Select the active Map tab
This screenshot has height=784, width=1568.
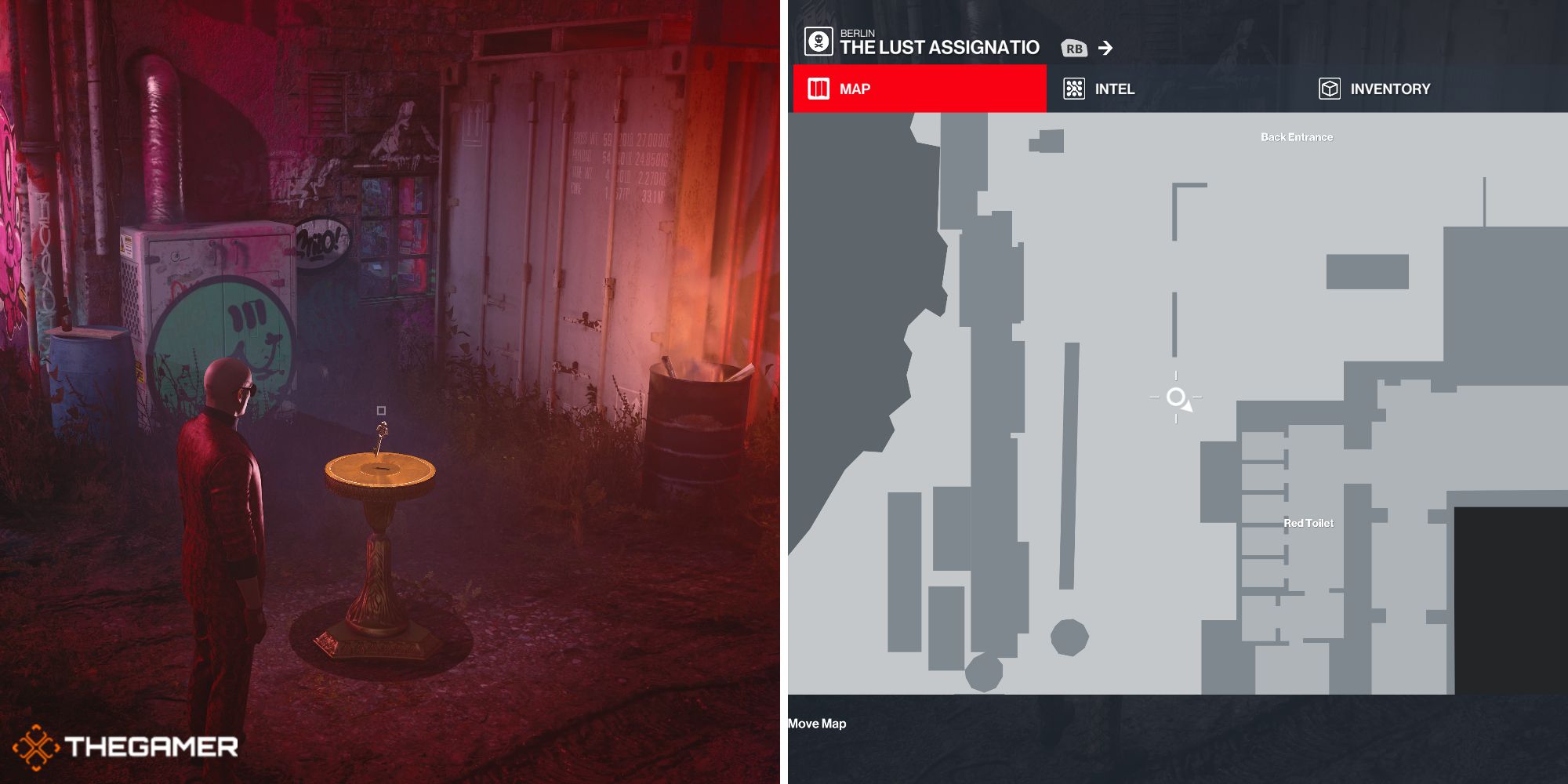coord(856,89)
